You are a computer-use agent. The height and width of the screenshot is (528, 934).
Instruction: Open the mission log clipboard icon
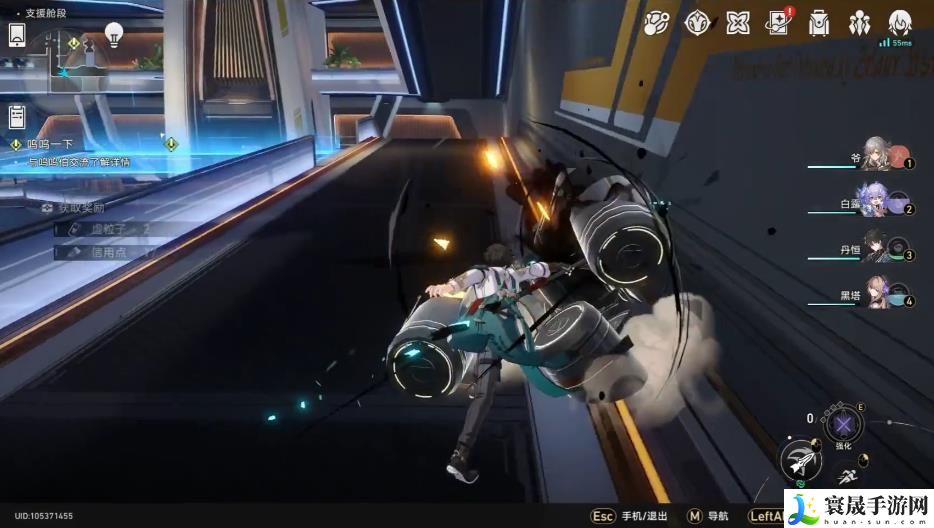[x=18, y=117]
